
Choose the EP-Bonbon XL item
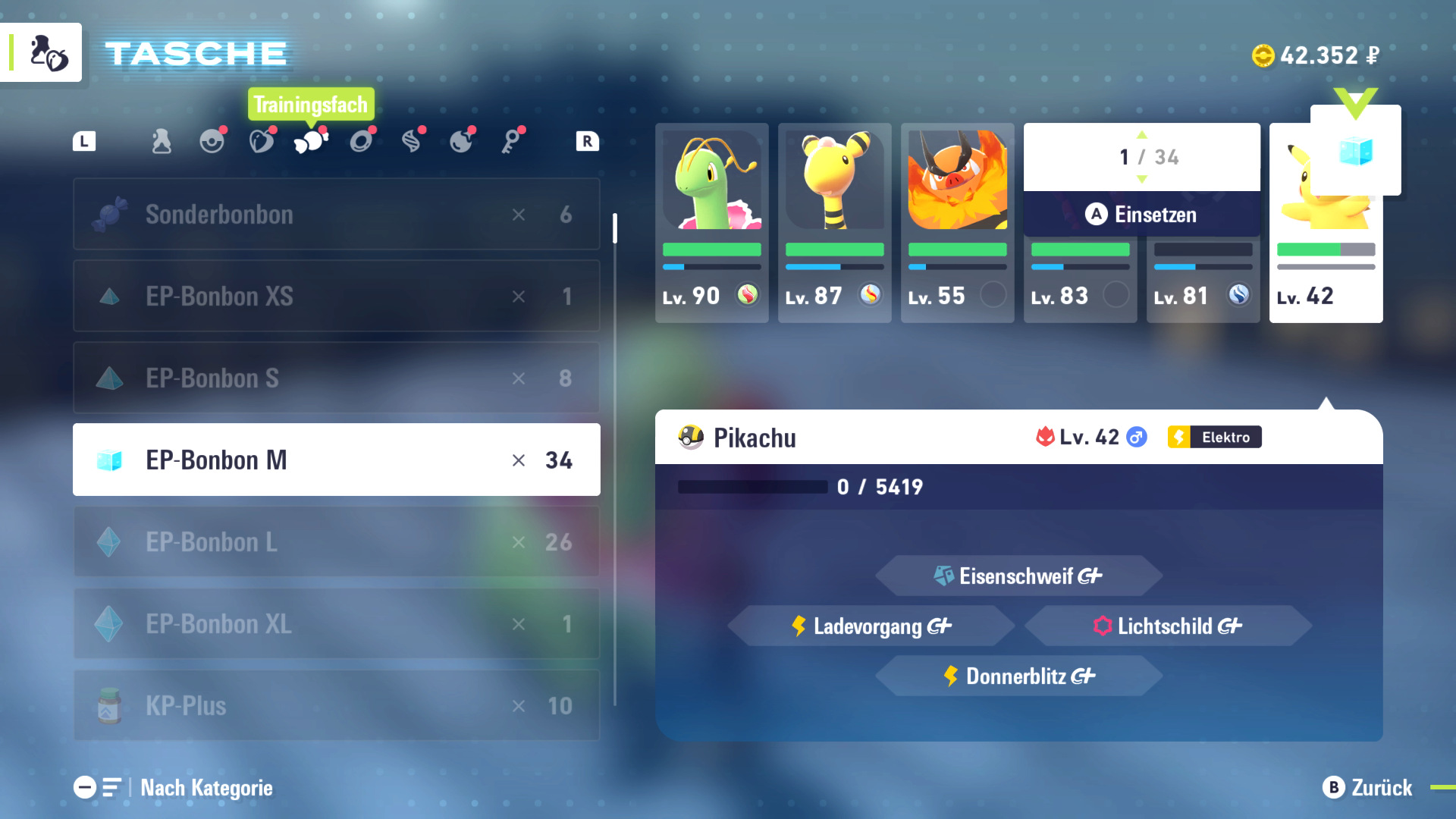tap(336, 624)
